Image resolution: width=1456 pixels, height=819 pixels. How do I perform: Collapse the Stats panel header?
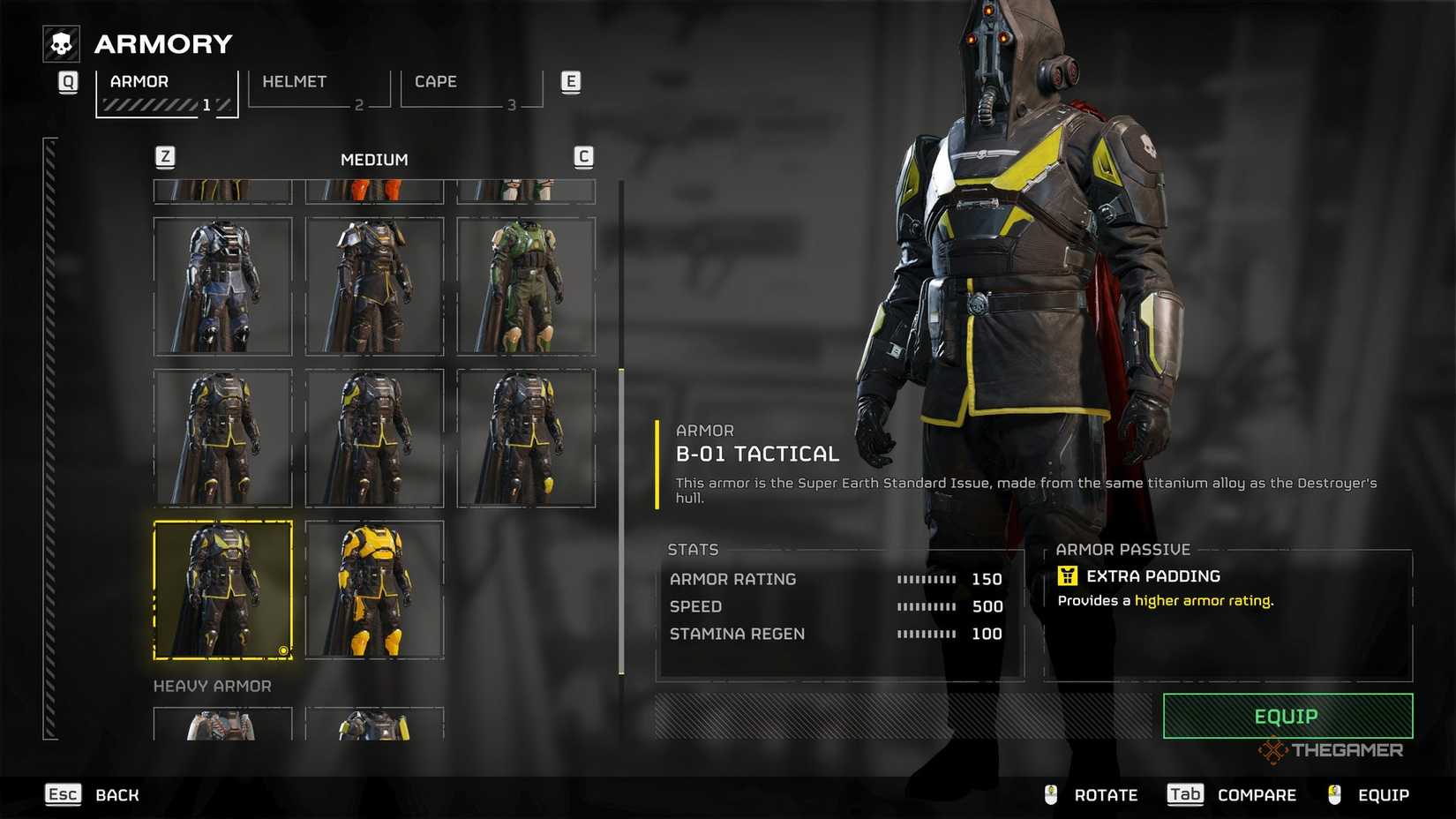pos(694,549)
